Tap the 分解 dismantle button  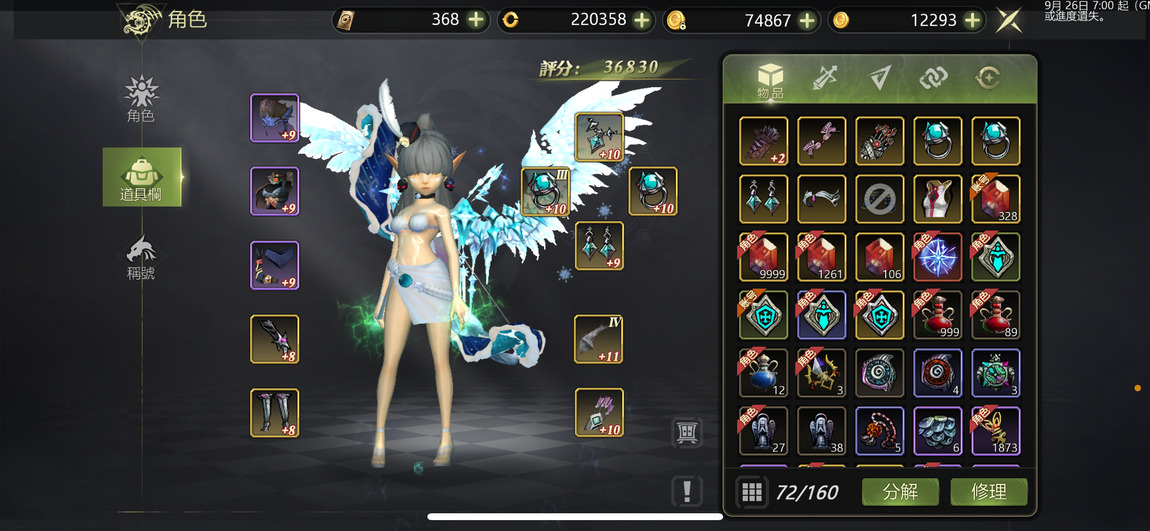point(900,491)
